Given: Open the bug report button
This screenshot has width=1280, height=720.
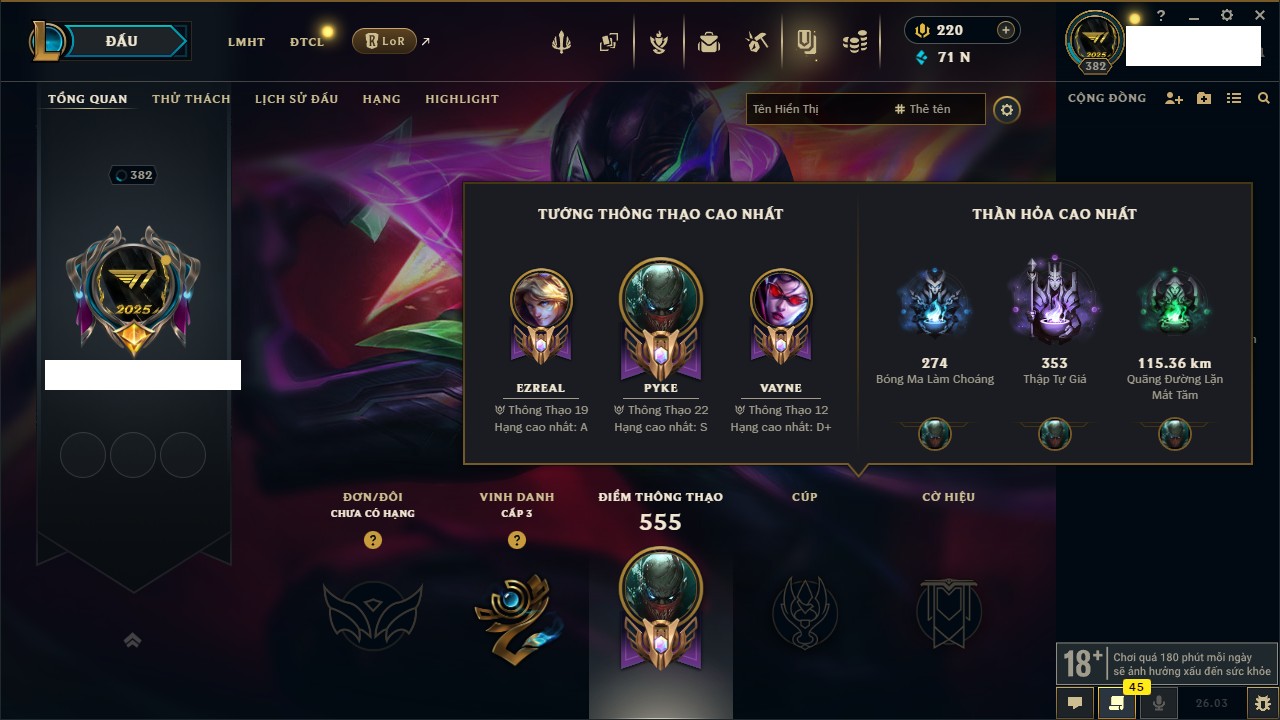Looking at the screenshot, I should tap(1263, 702).
